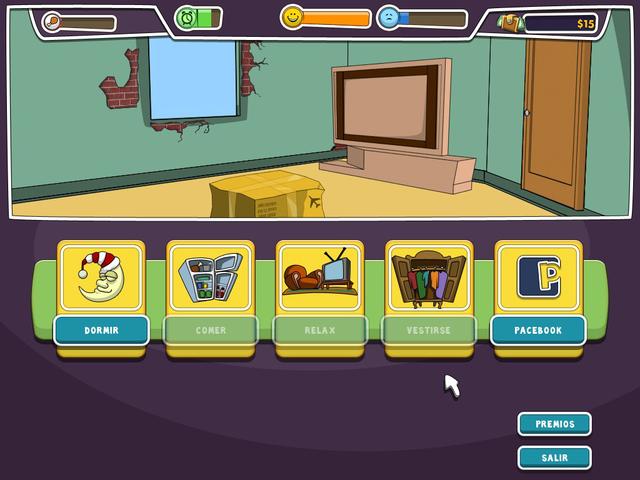The image size is (640, 480).
Task: Open the Facebook button
Action: tap(539, 330)
